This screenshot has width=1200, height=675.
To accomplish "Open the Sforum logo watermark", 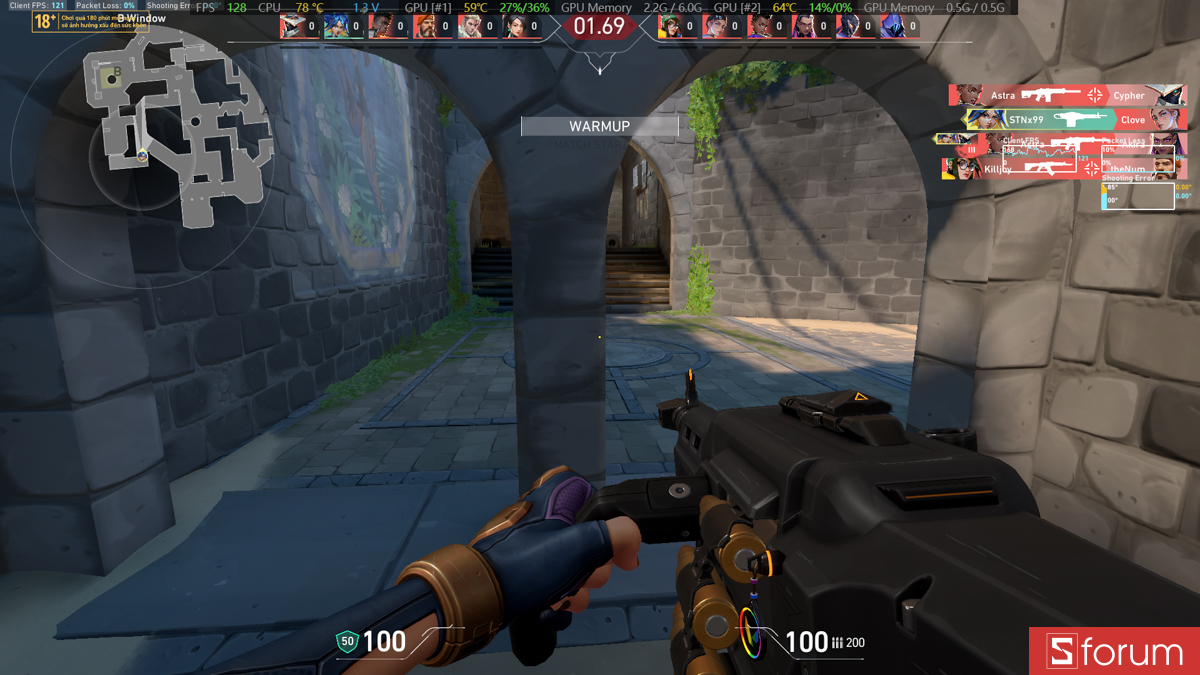I will (x=1114, y=651).
